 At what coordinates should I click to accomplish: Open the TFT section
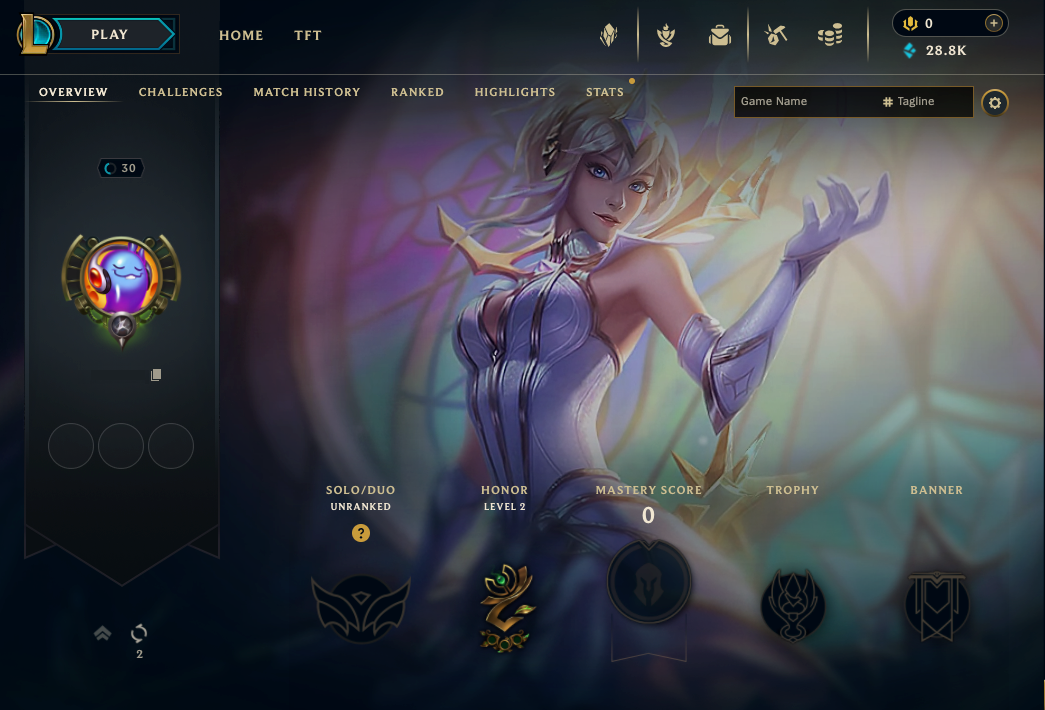click(x=308, y=35)
